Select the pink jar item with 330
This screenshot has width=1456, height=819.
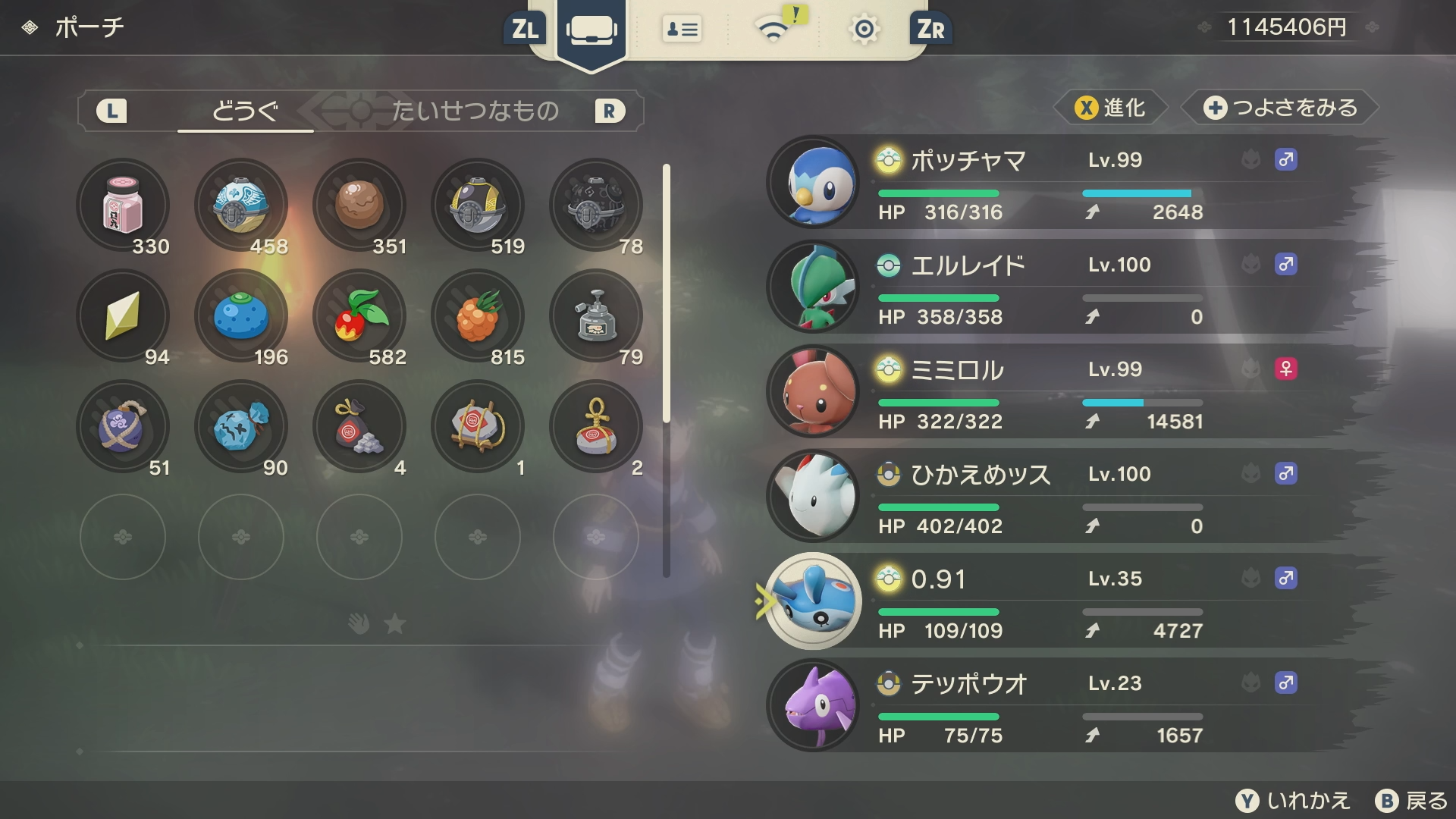pos(123,205)
